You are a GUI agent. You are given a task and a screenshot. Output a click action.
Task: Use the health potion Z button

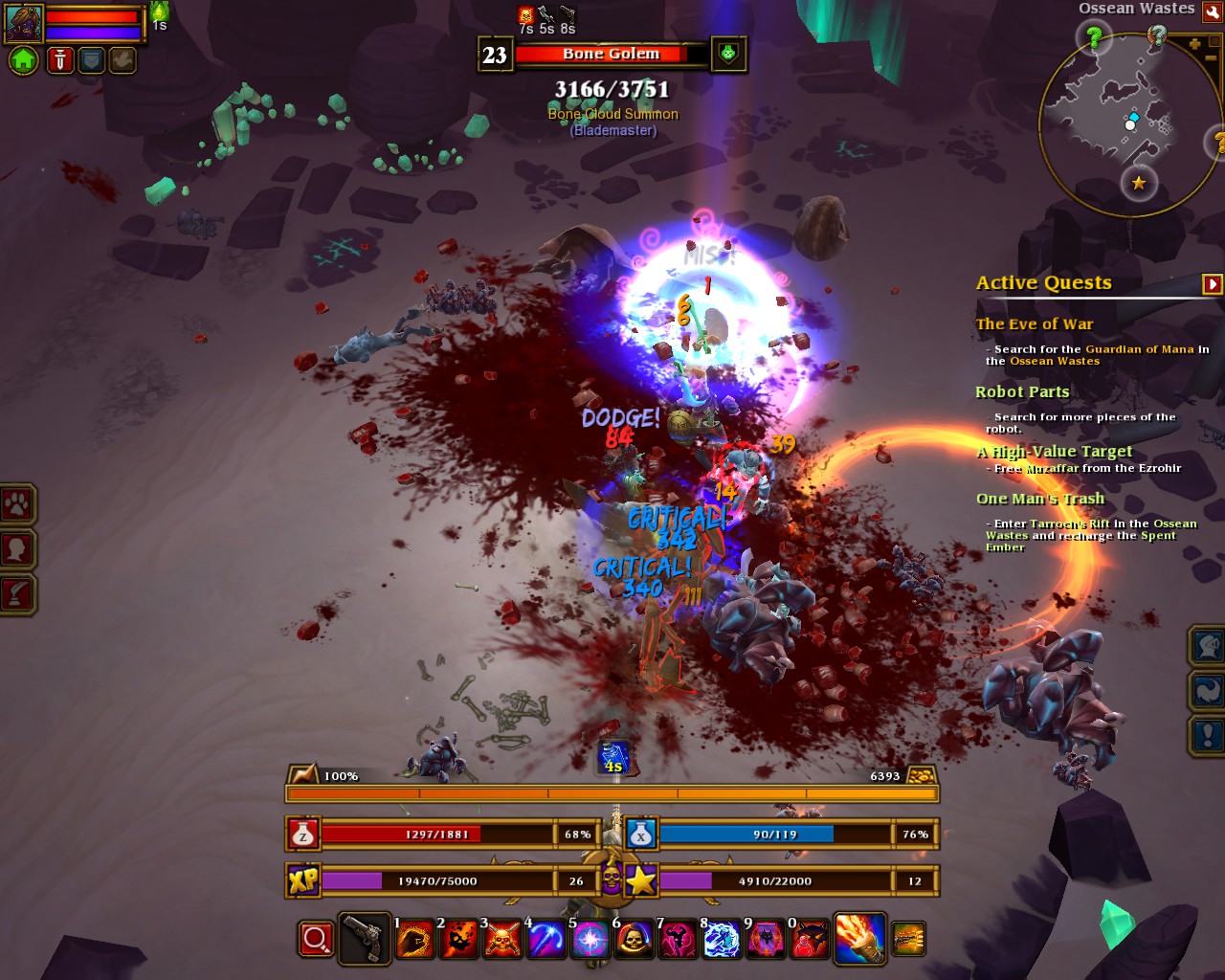pyautogui.click(x=303, y=835)
